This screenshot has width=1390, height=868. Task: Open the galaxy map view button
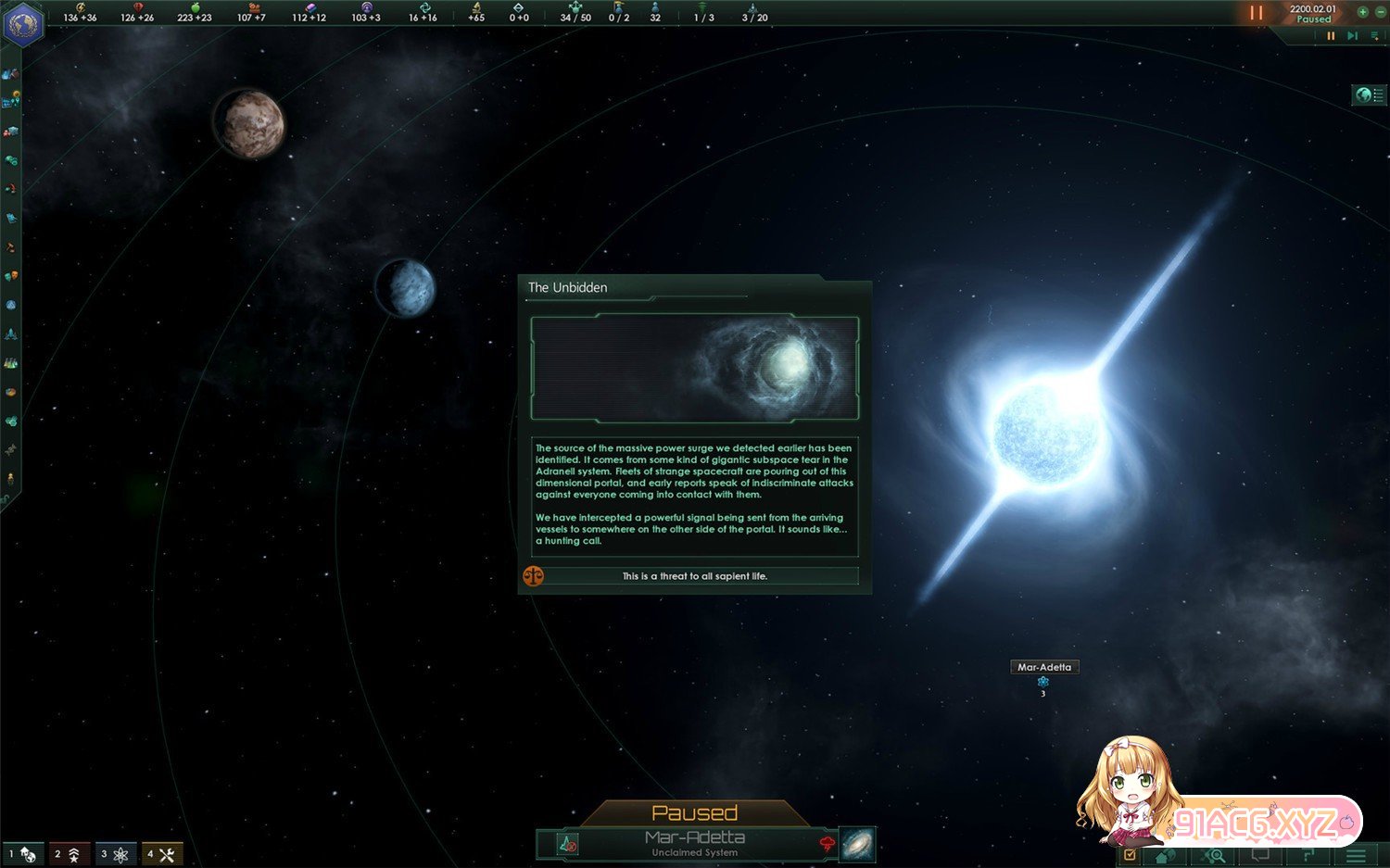[857, 844]
